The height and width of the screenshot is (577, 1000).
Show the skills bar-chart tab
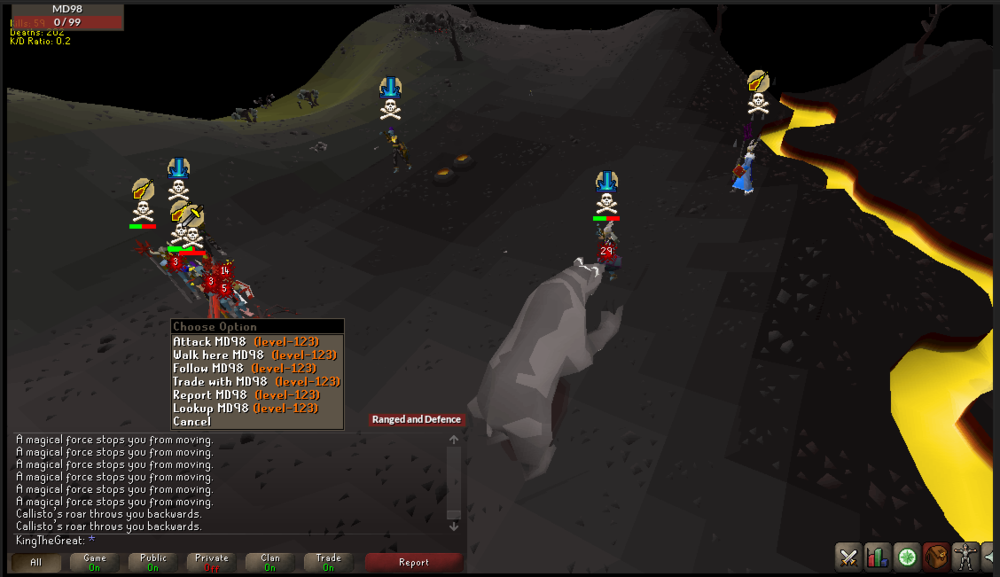point(878,556)
